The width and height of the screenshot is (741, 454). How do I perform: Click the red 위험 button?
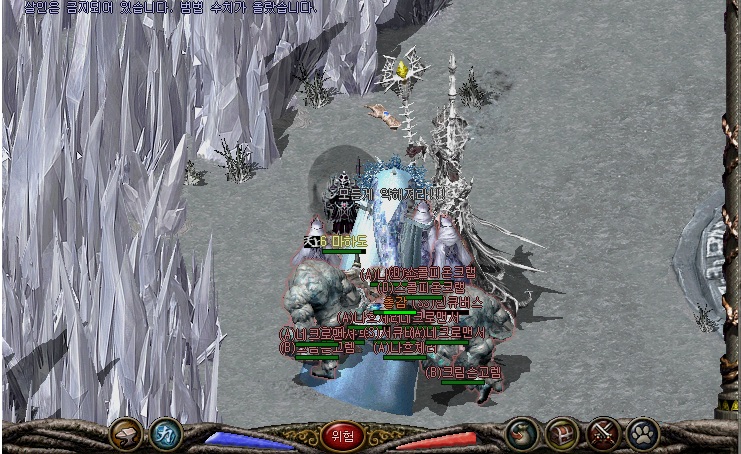[343, 436]
